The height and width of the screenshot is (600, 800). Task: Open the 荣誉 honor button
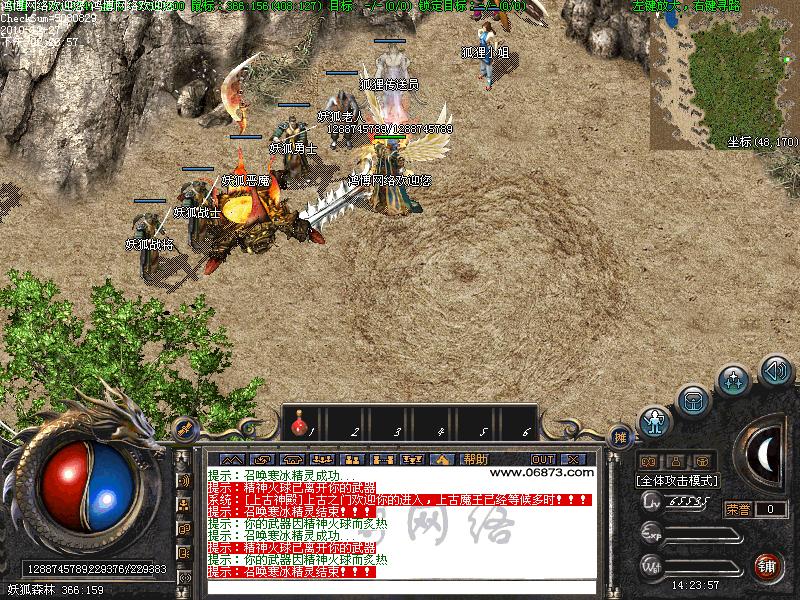(x=738, y=509)
